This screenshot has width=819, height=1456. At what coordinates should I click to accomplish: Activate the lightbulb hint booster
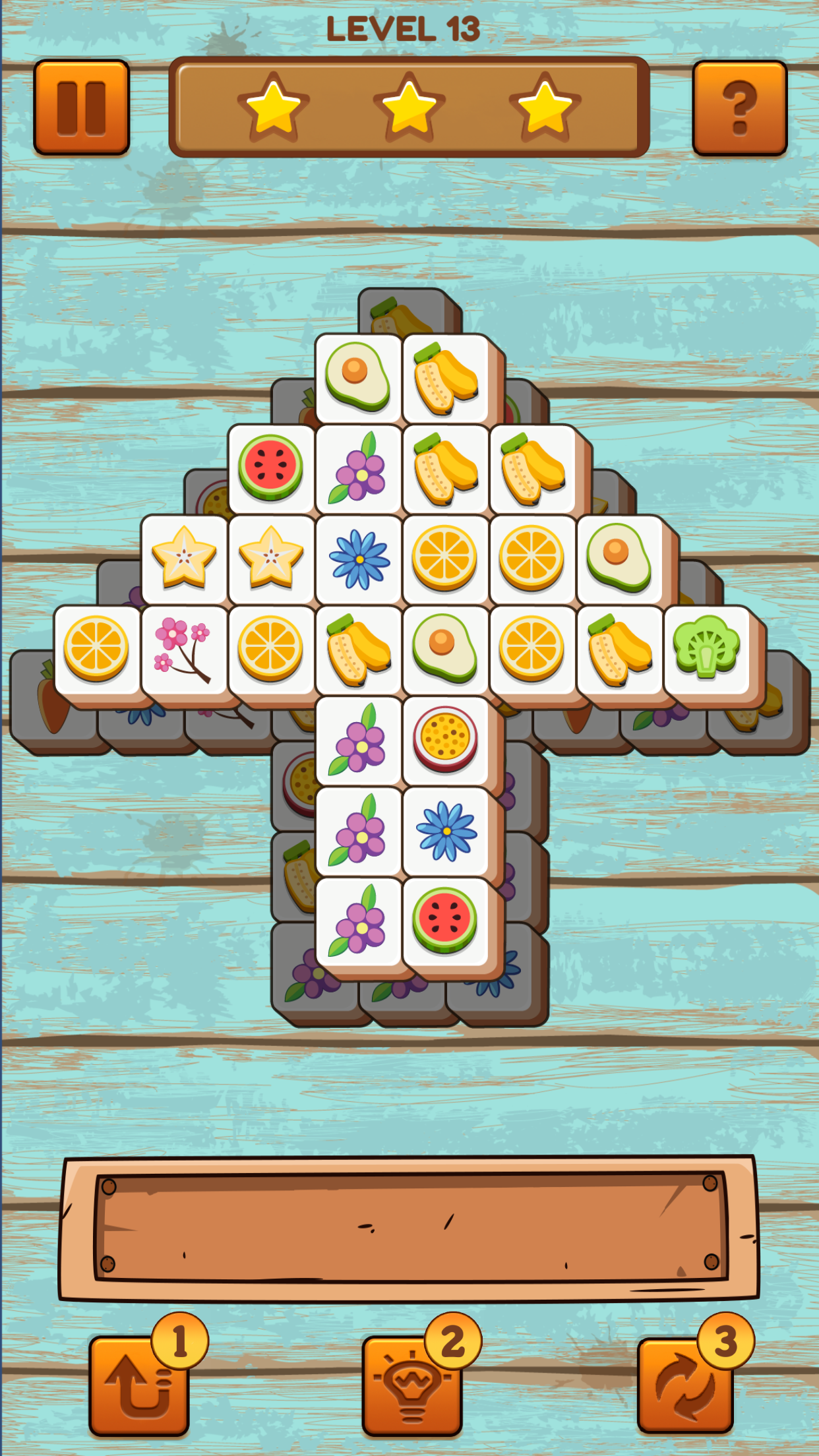tap(411, 1385)
